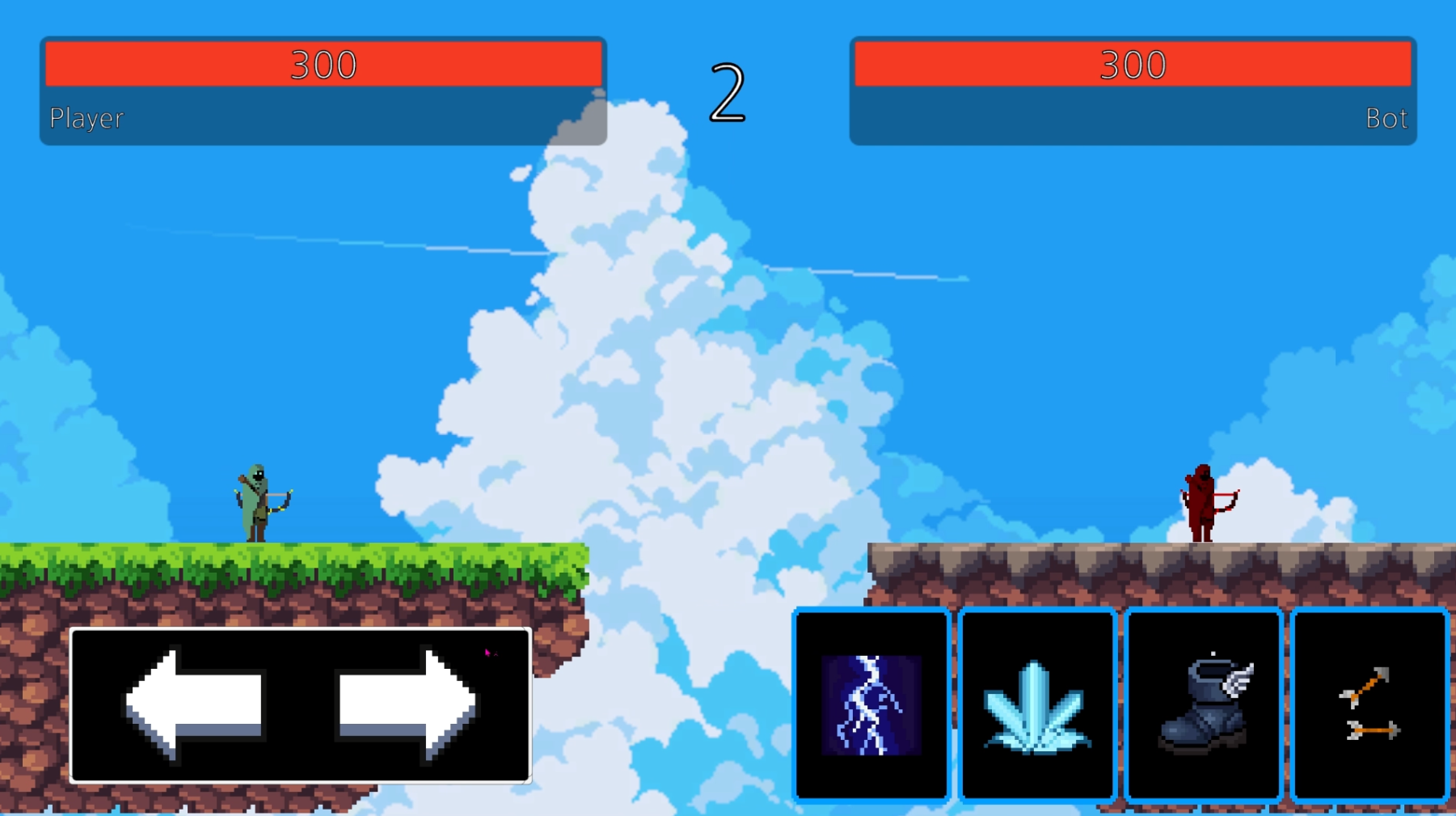Click the Player's red health bar showing 300
This screenshot has width=1456, height=816.
coord(323,65)
